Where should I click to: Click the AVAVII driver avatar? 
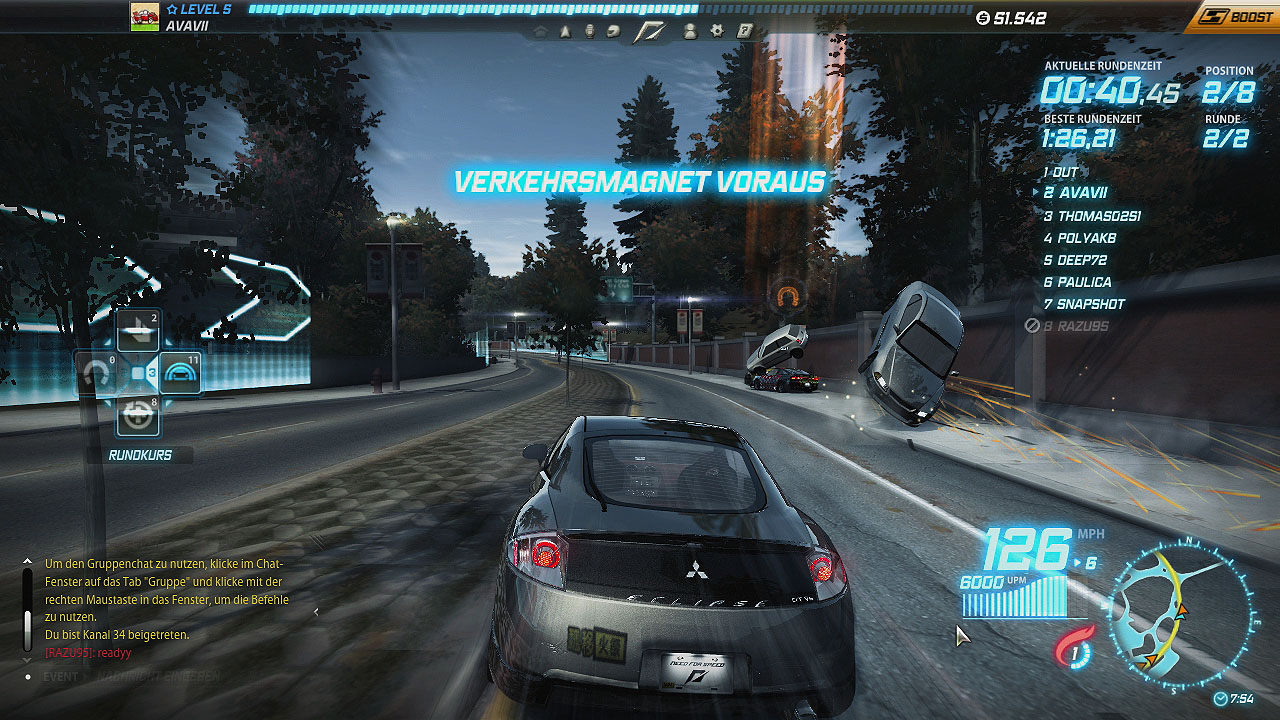145,17
